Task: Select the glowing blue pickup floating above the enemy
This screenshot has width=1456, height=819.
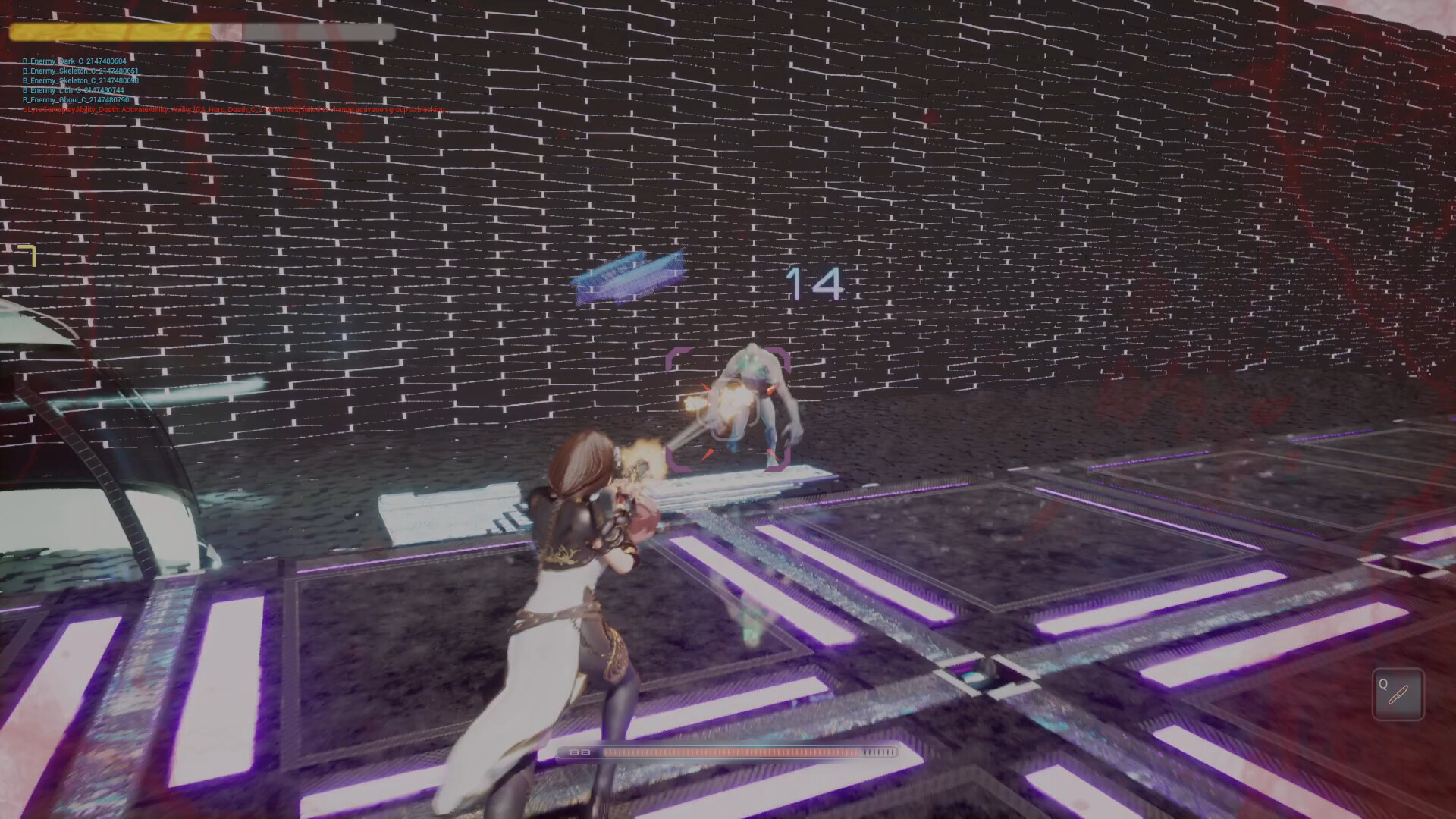Action: [631, 277]
